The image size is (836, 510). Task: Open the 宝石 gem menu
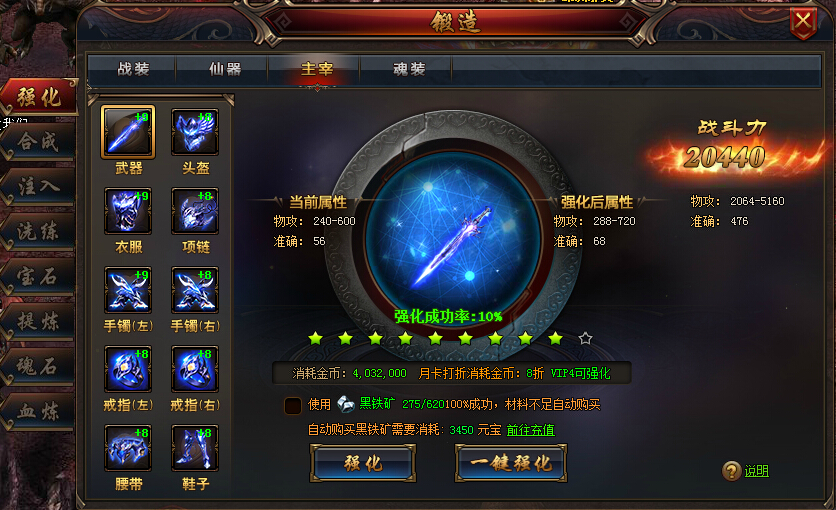[38, 276]
